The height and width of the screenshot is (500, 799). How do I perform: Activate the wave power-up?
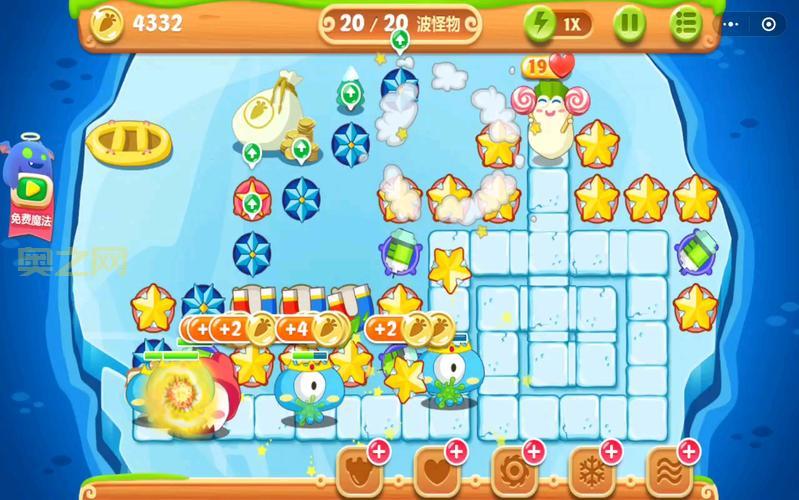pos(670,468)
